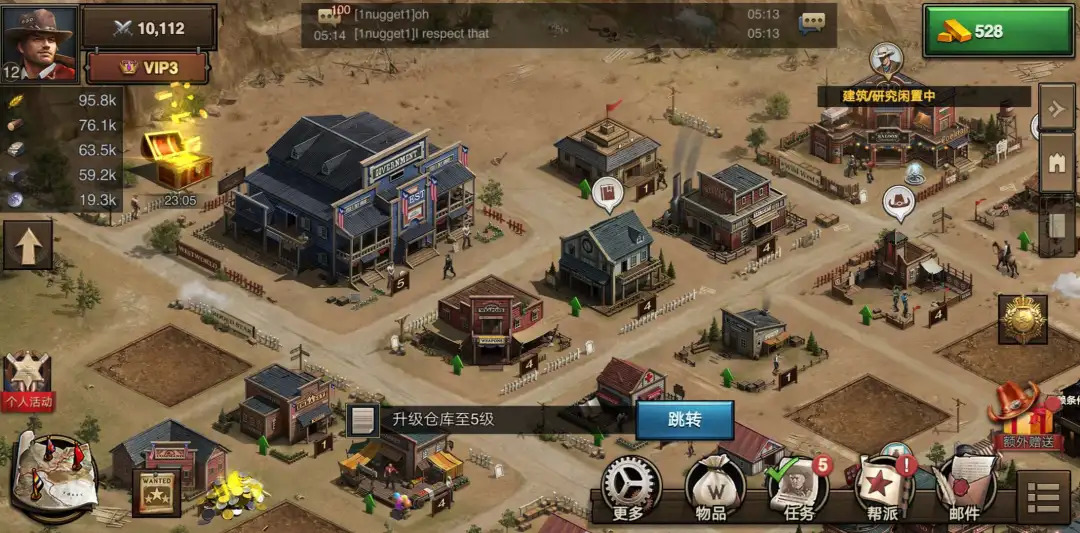Image resolution: width=1080 pixels, height=533 pixels.
Task: Tap the VIP3 badge
Action: [148, 68]
